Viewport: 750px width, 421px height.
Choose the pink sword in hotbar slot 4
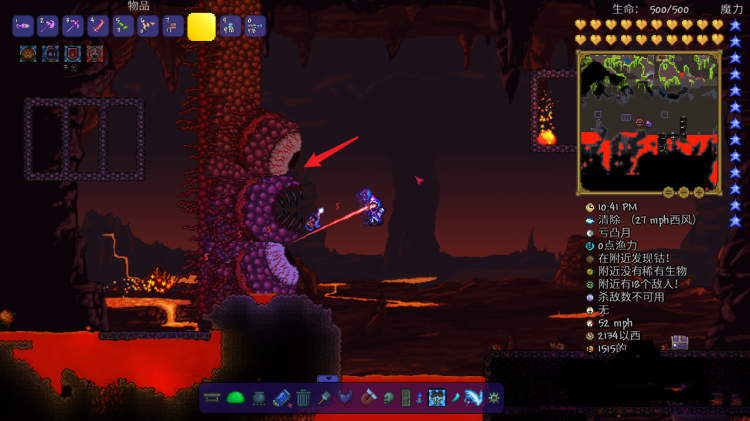pos(98,26)
